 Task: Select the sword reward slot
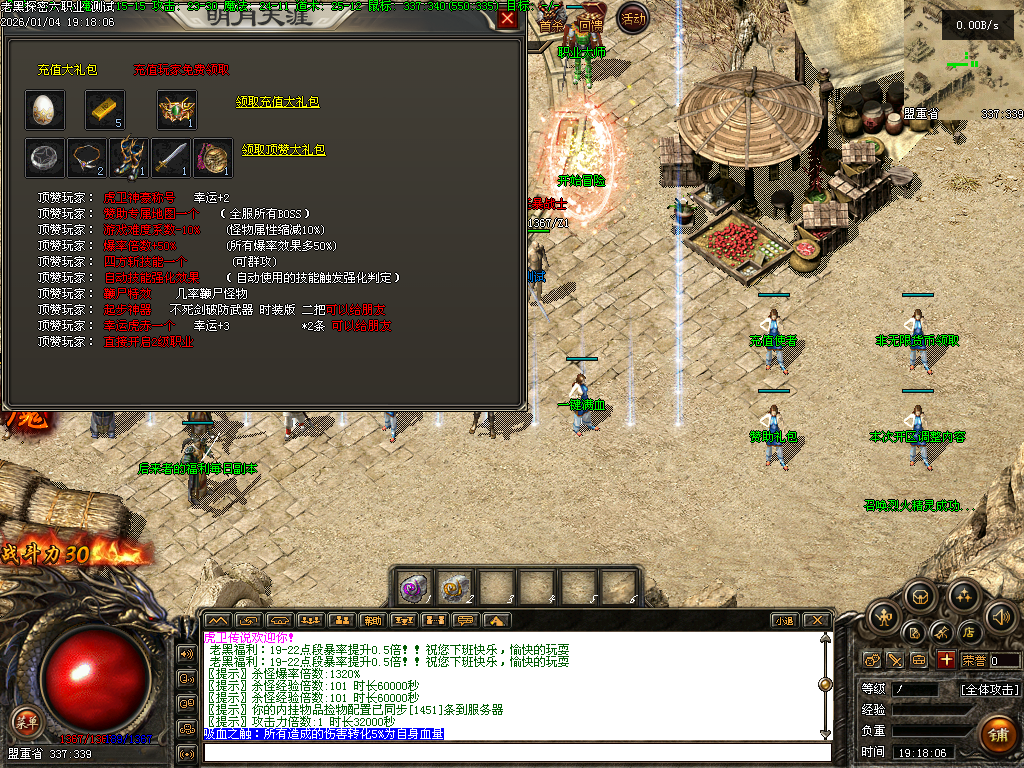(x=171, y=157)
